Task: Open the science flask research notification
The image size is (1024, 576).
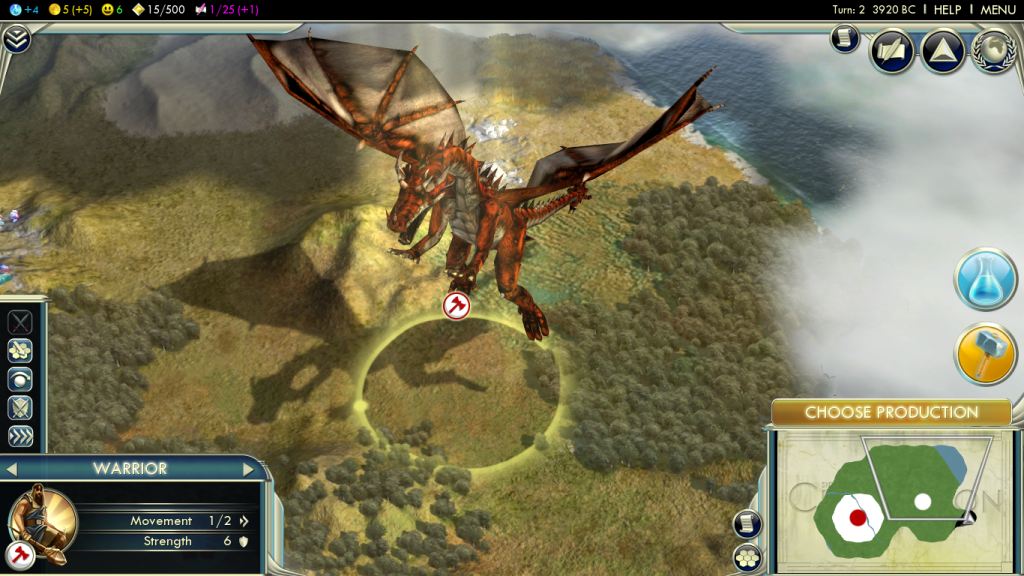Action: [985, 279]
